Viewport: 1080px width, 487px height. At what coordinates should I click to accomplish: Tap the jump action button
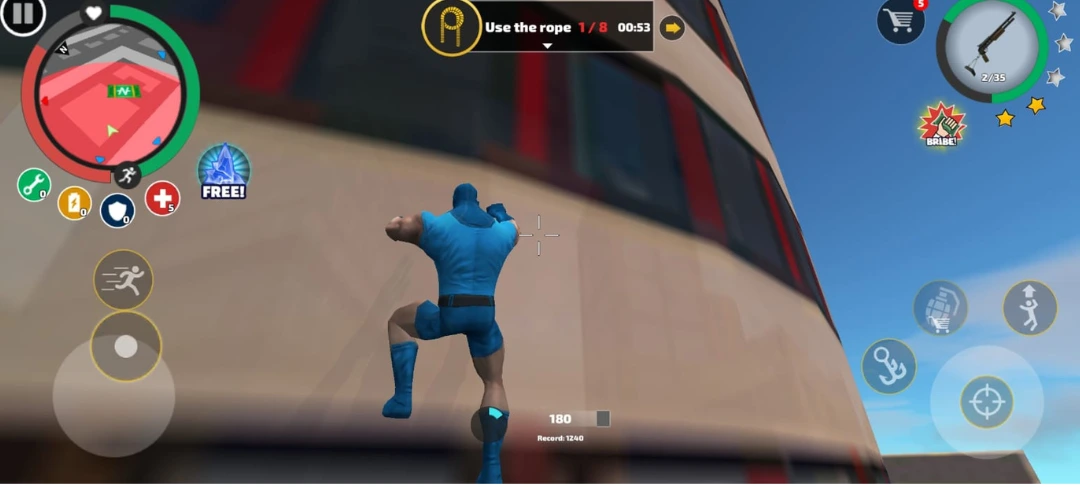(1029, 307)
